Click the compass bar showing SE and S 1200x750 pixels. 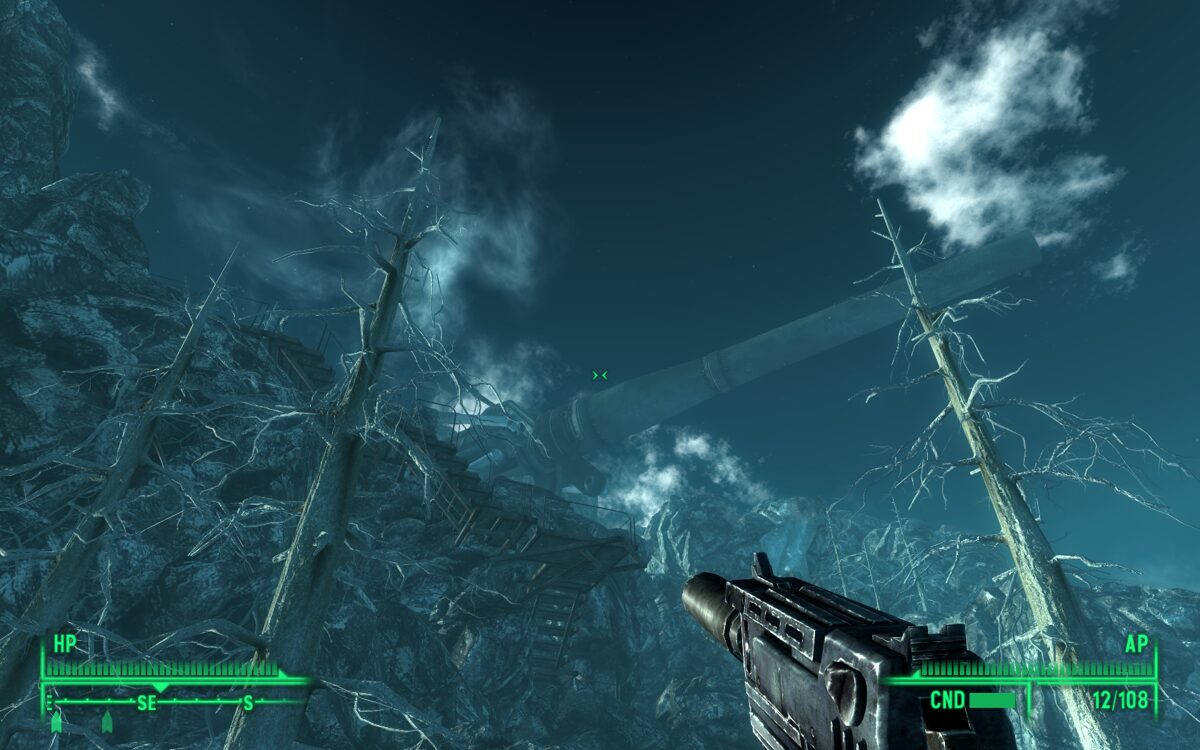175,702
